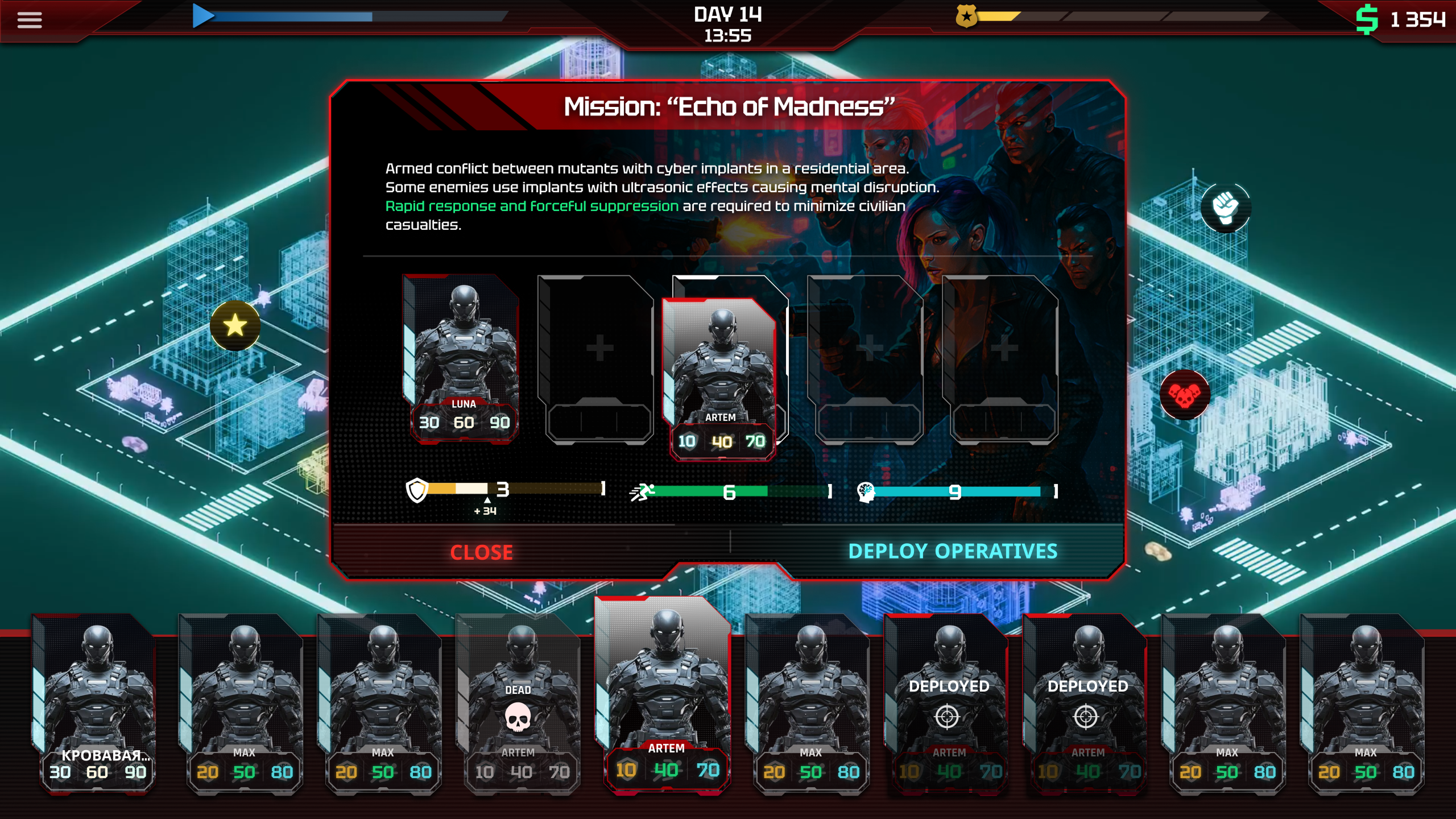
Task: Click the brain intellect stat icon
Action: pyautogui.click(x=864, y=491)
